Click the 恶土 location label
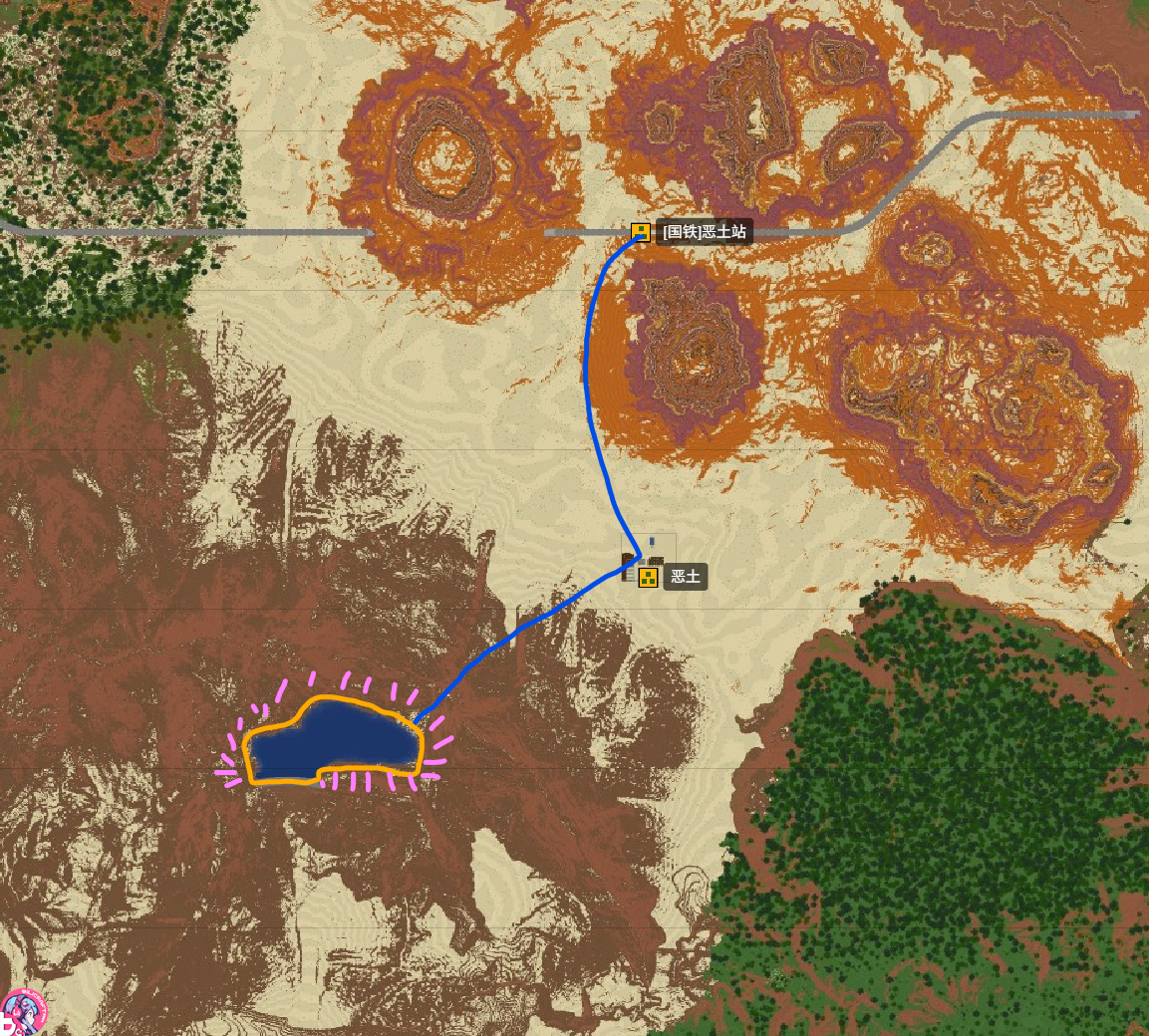Screen dimensions: 1149x1036 pyautogui.click(x=686, y=577)
